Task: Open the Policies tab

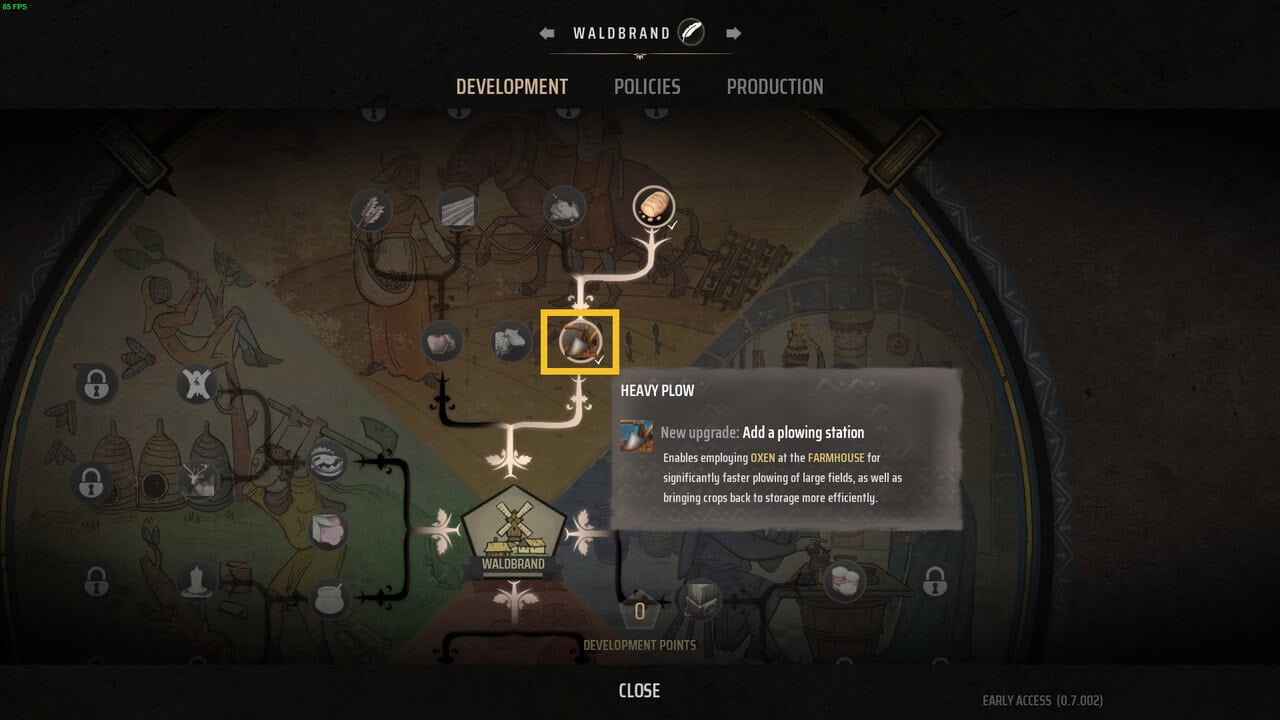Action: [x=647, y=87]
